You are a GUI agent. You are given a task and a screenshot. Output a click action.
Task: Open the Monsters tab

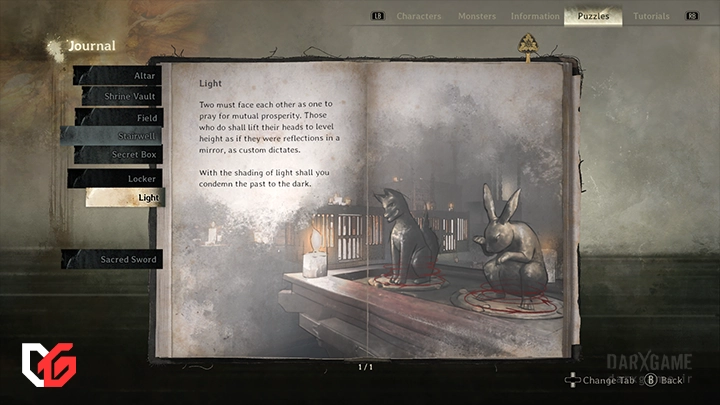[x=477, y=16]
